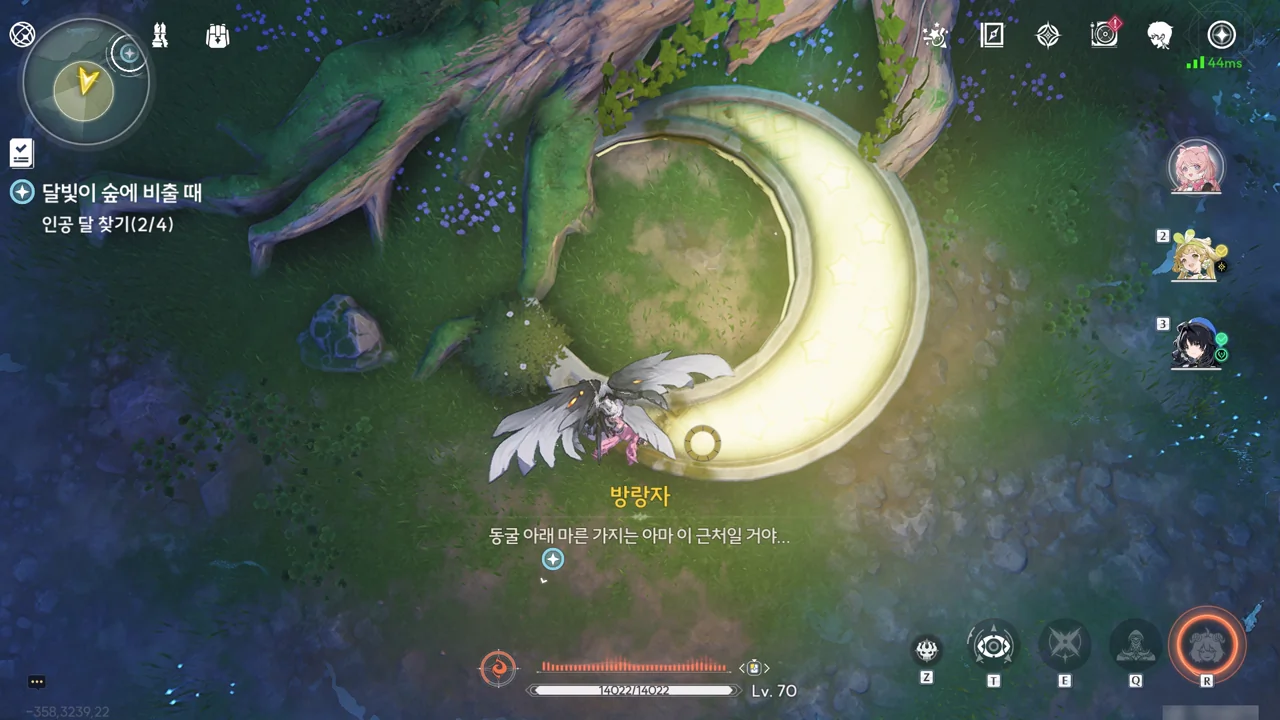Switch to the blonde character in slot 2

[1196, 256]
